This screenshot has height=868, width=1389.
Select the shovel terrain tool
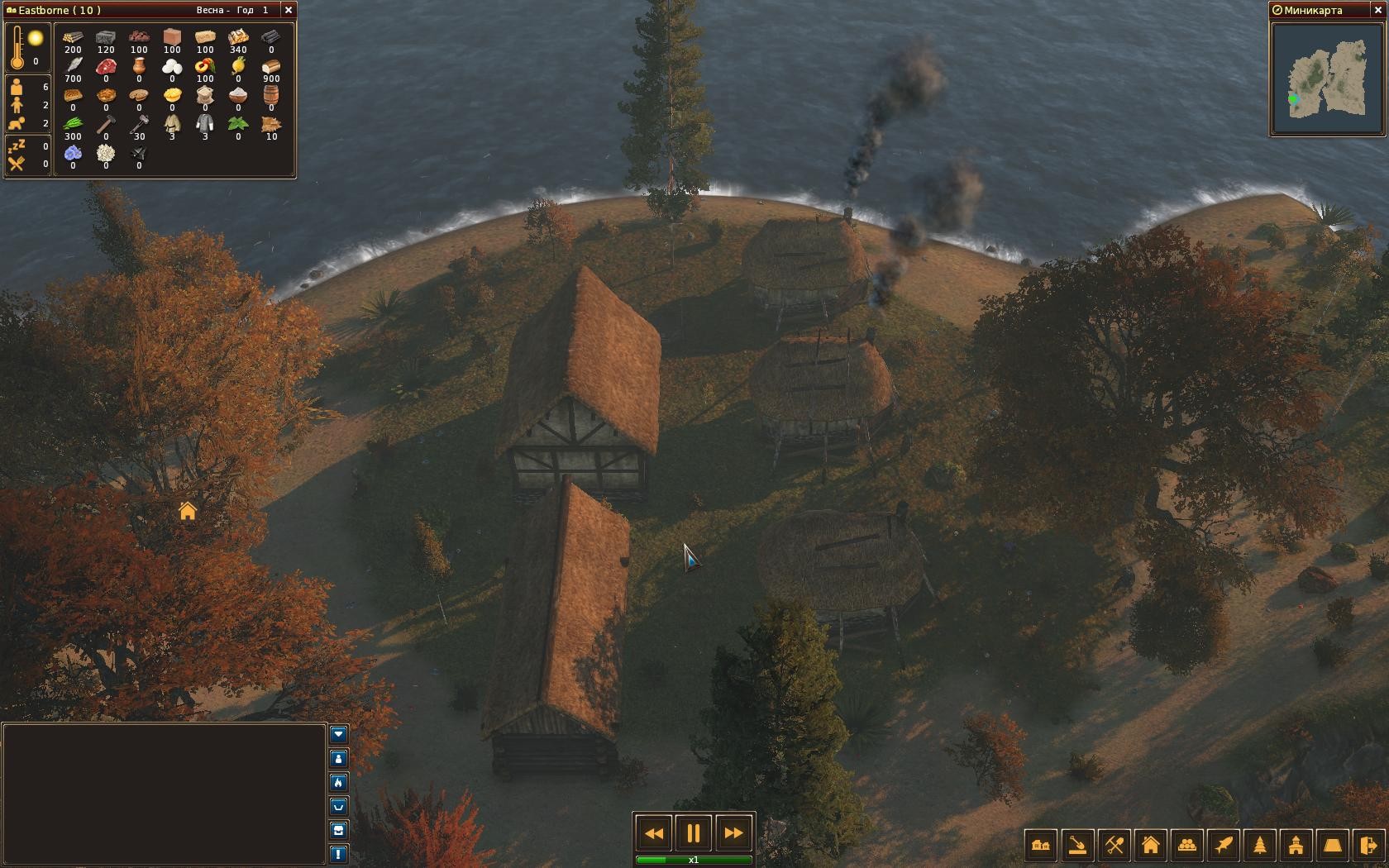pos(1077,846)
